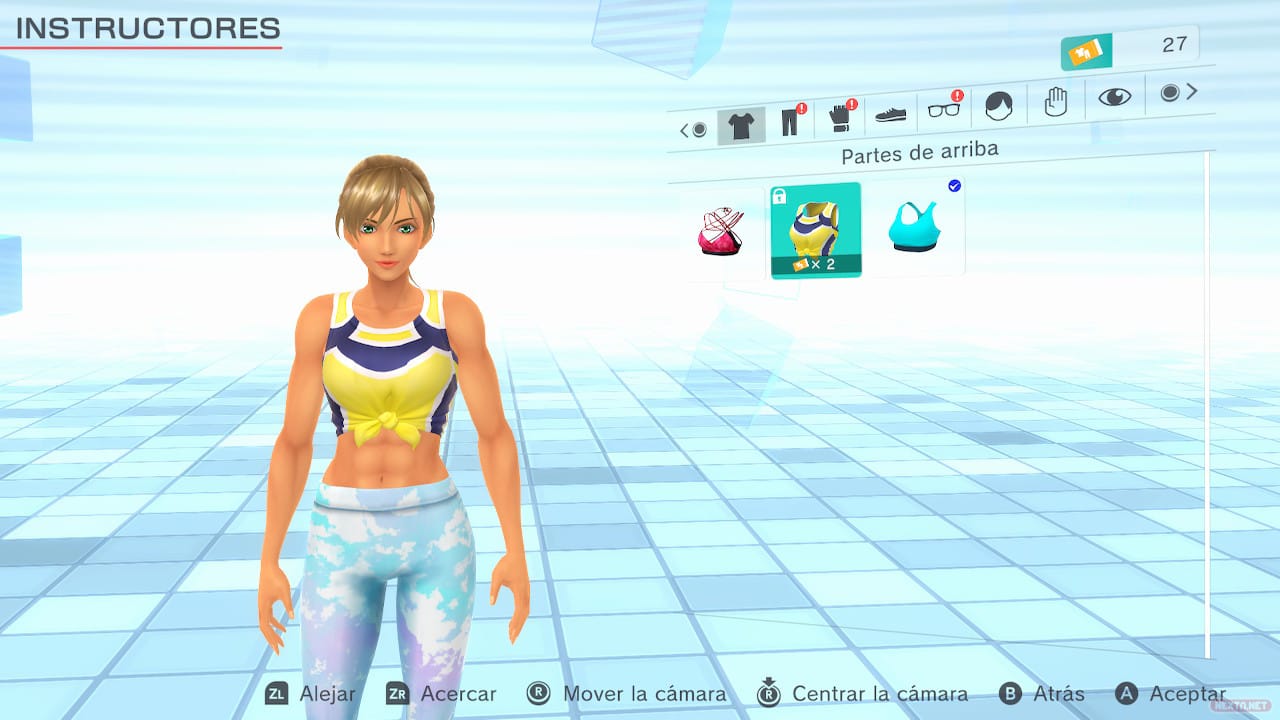1280x720 pixels.
Task: Click the locked yellow top costing 2 tickets
Action: pyautogui.click(x=815, y=230)
